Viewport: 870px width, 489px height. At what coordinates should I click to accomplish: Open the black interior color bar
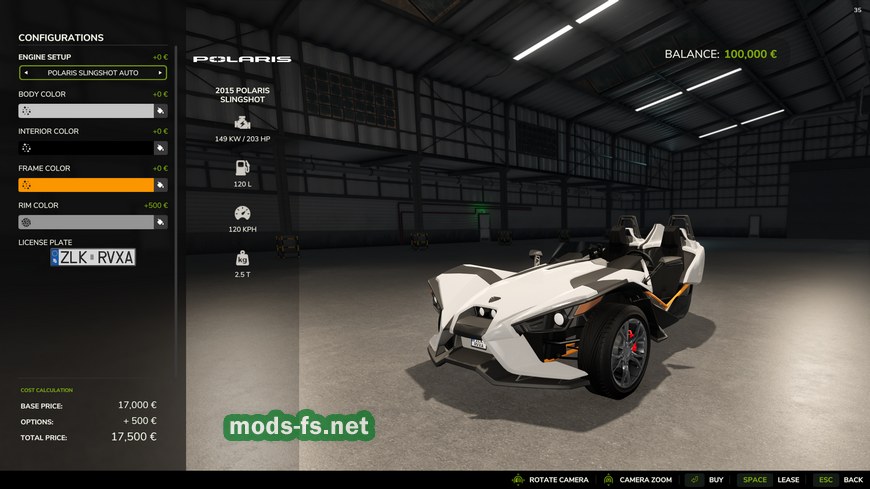pyautogui.click(x=86, y=148)
